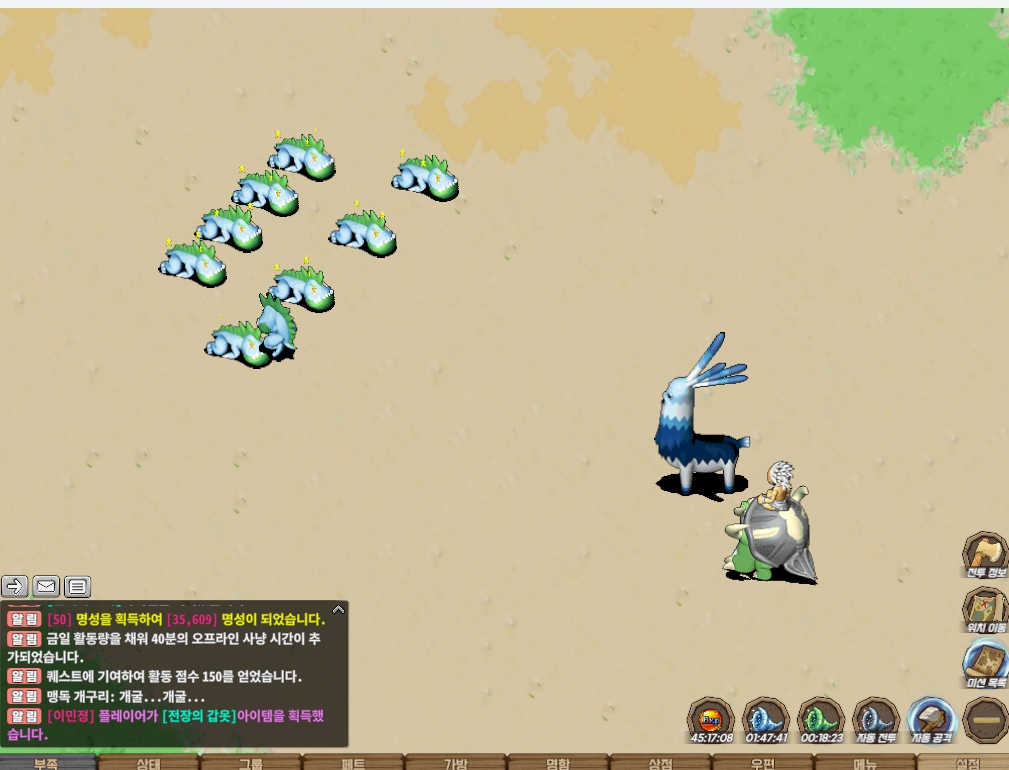The image size is (1009, 770).
Task: Open the 페트 pet menu tab
Action: tap(353, 763)
